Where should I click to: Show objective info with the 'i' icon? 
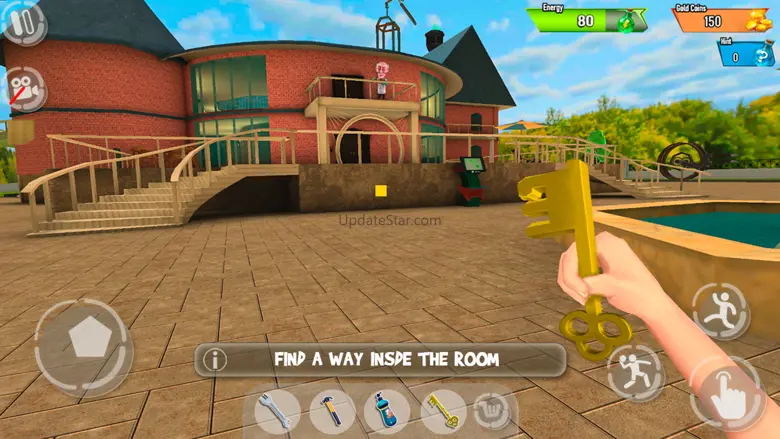coord(215,360)
